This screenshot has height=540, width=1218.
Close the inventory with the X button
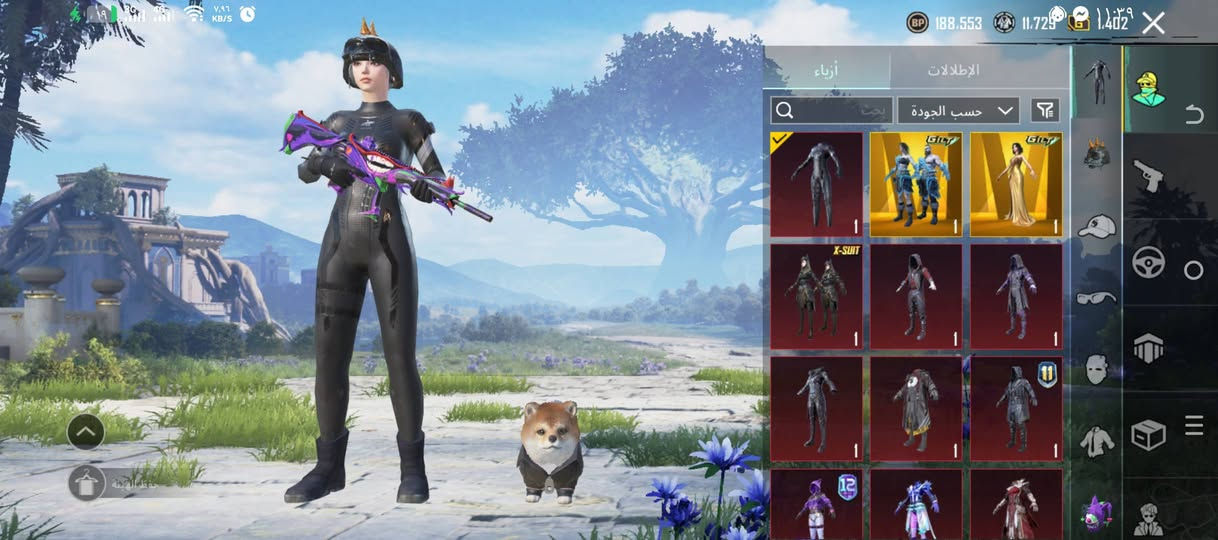(x=1153, y=23)
